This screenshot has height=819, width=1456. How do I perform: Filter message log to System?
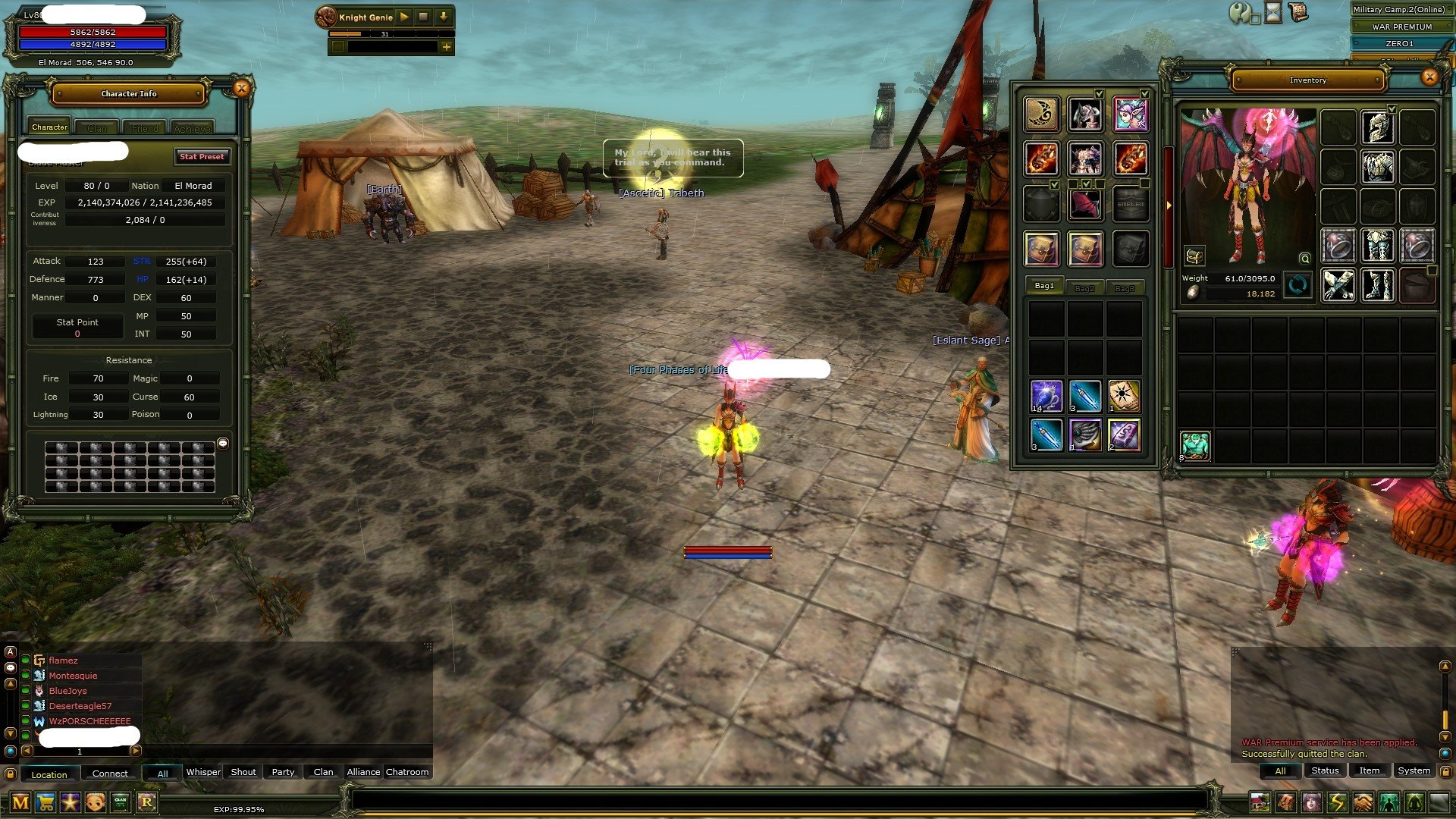[x=1414, y=770]
